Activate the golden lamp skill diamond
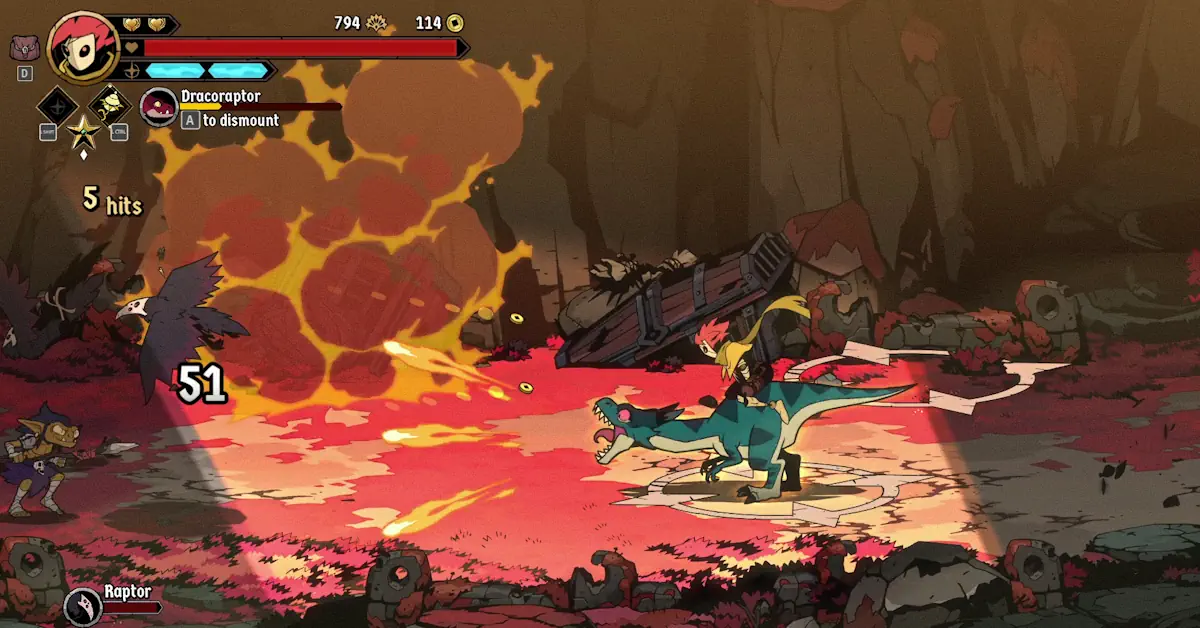Image resolution: width=1200 pixels, height=628 pixels. tap(110, 104)
